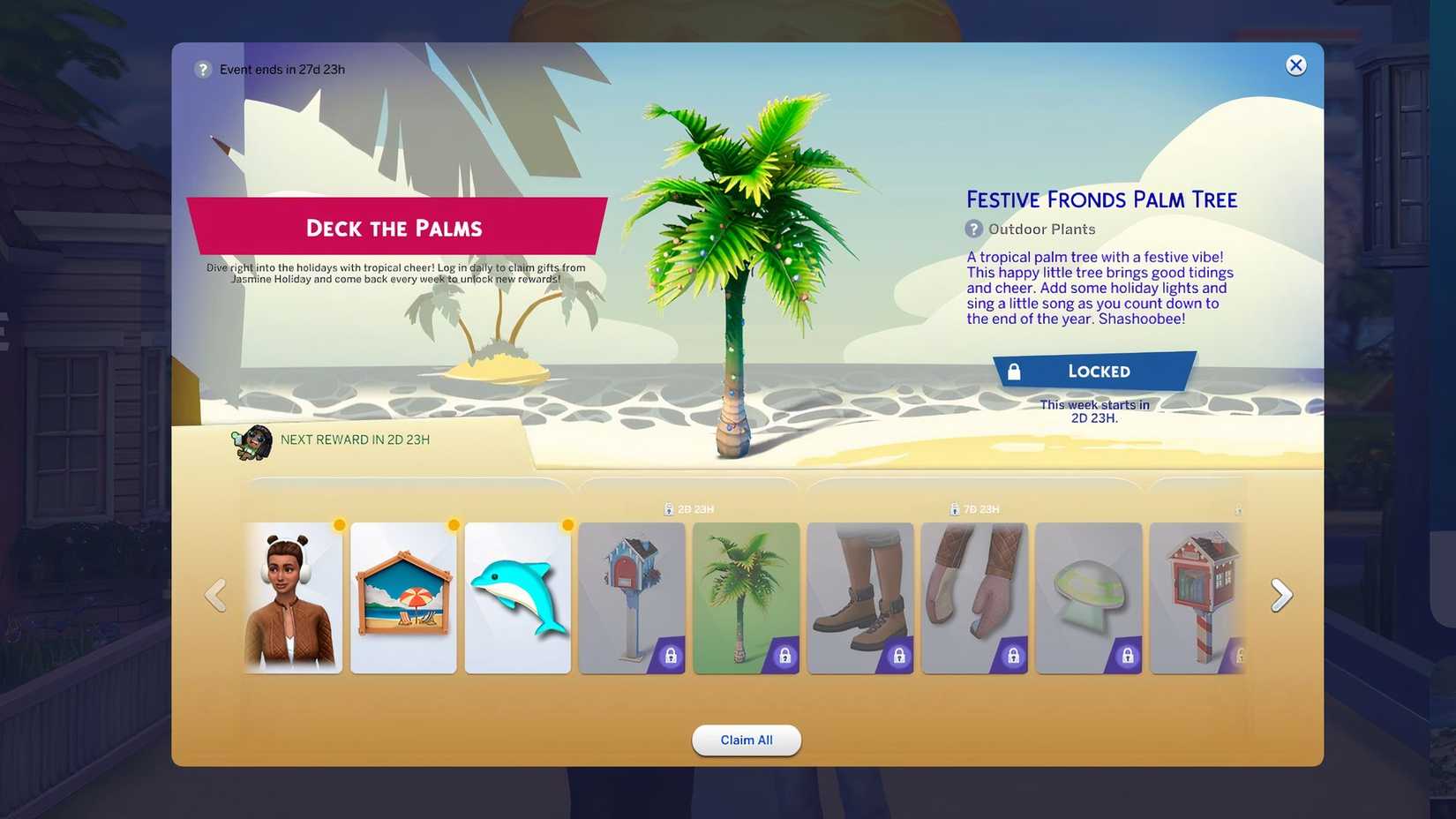Select the oven mitts reward card
The image size is (1456, 819).
974,597
